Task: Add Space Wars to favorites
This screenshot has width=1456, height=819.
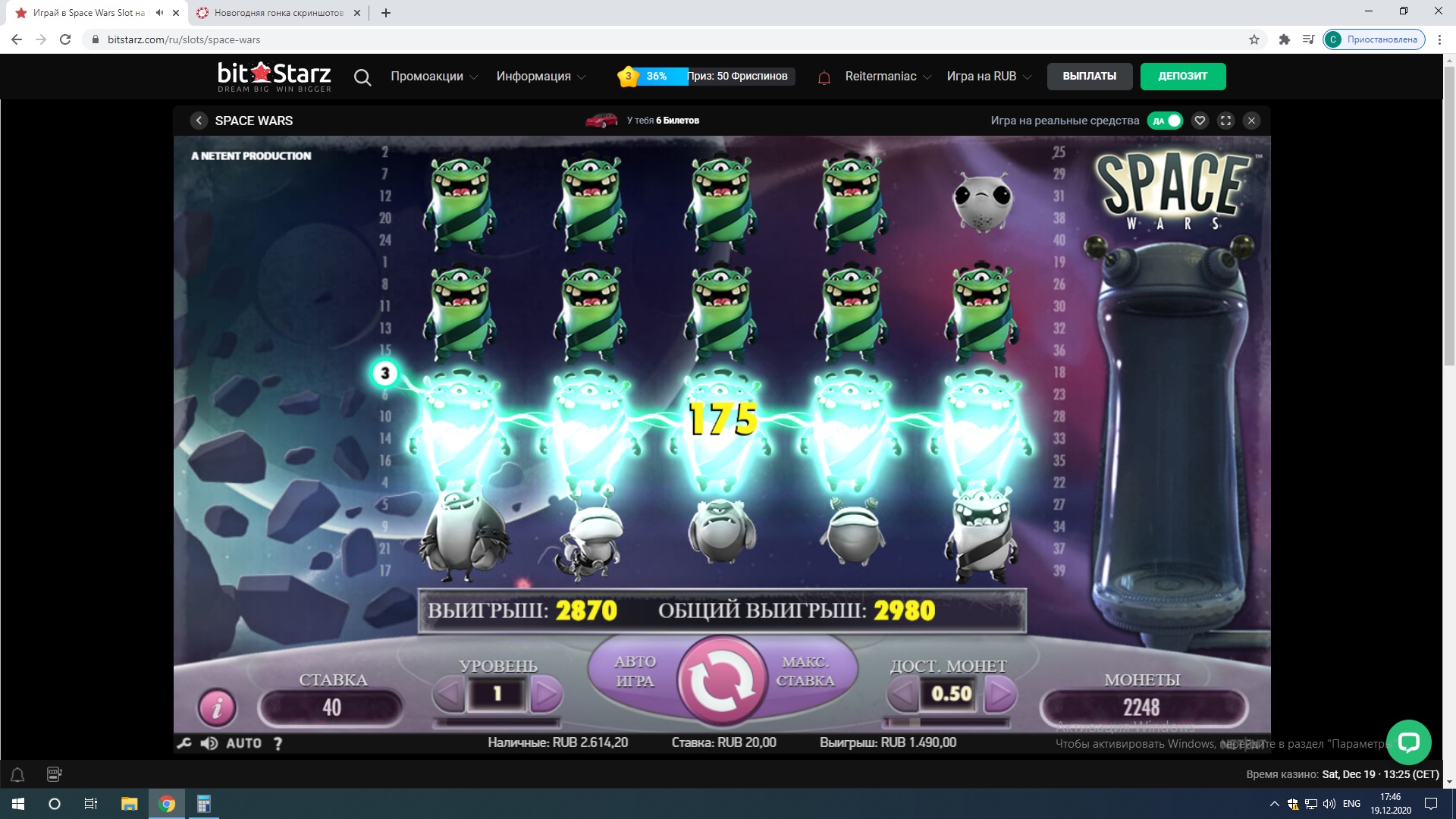Action: (x=1200, y=121)
